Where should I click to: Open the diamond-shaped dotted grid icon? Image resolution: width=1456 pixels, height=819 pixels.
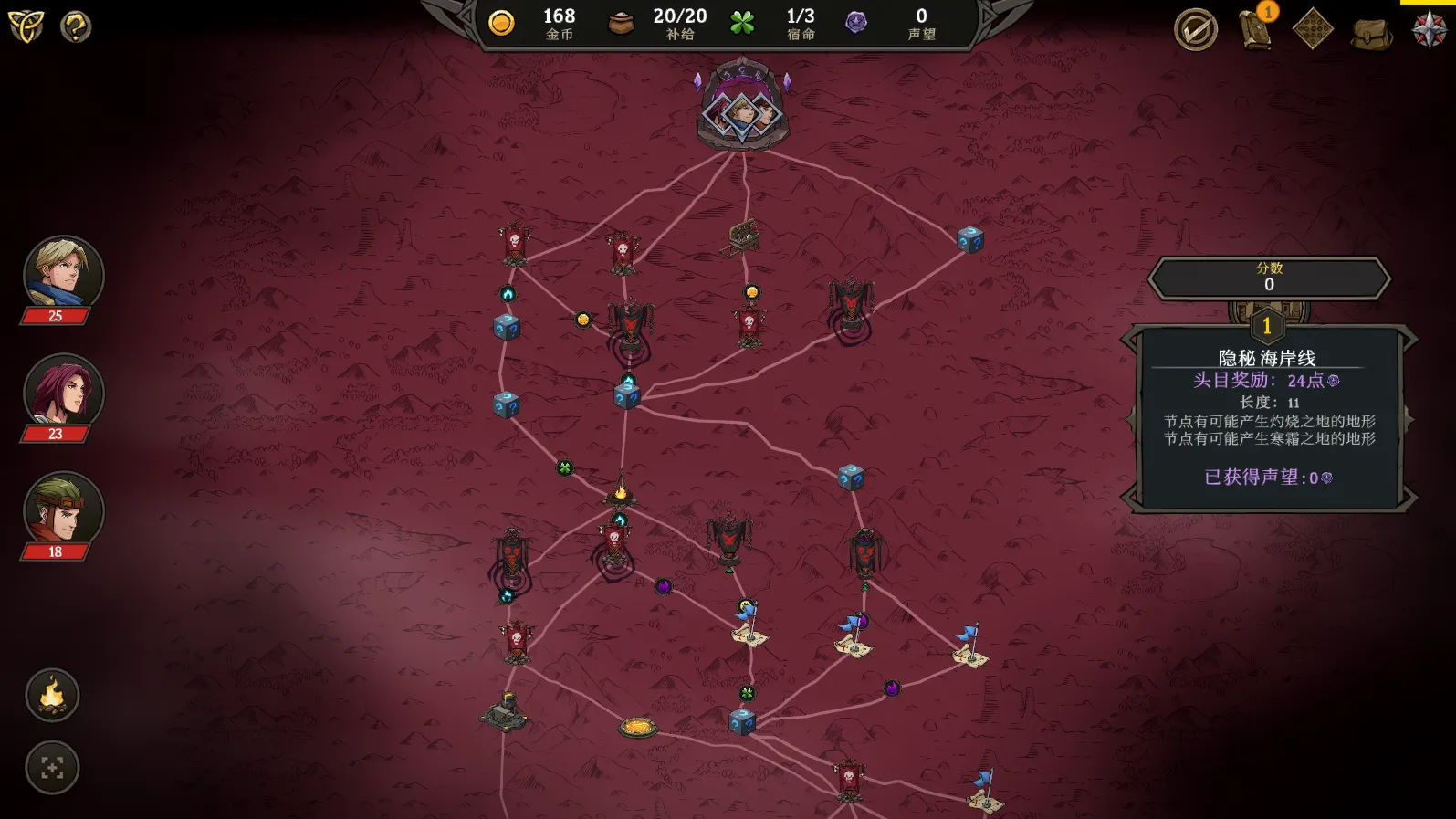click(x=1313, y=30)
